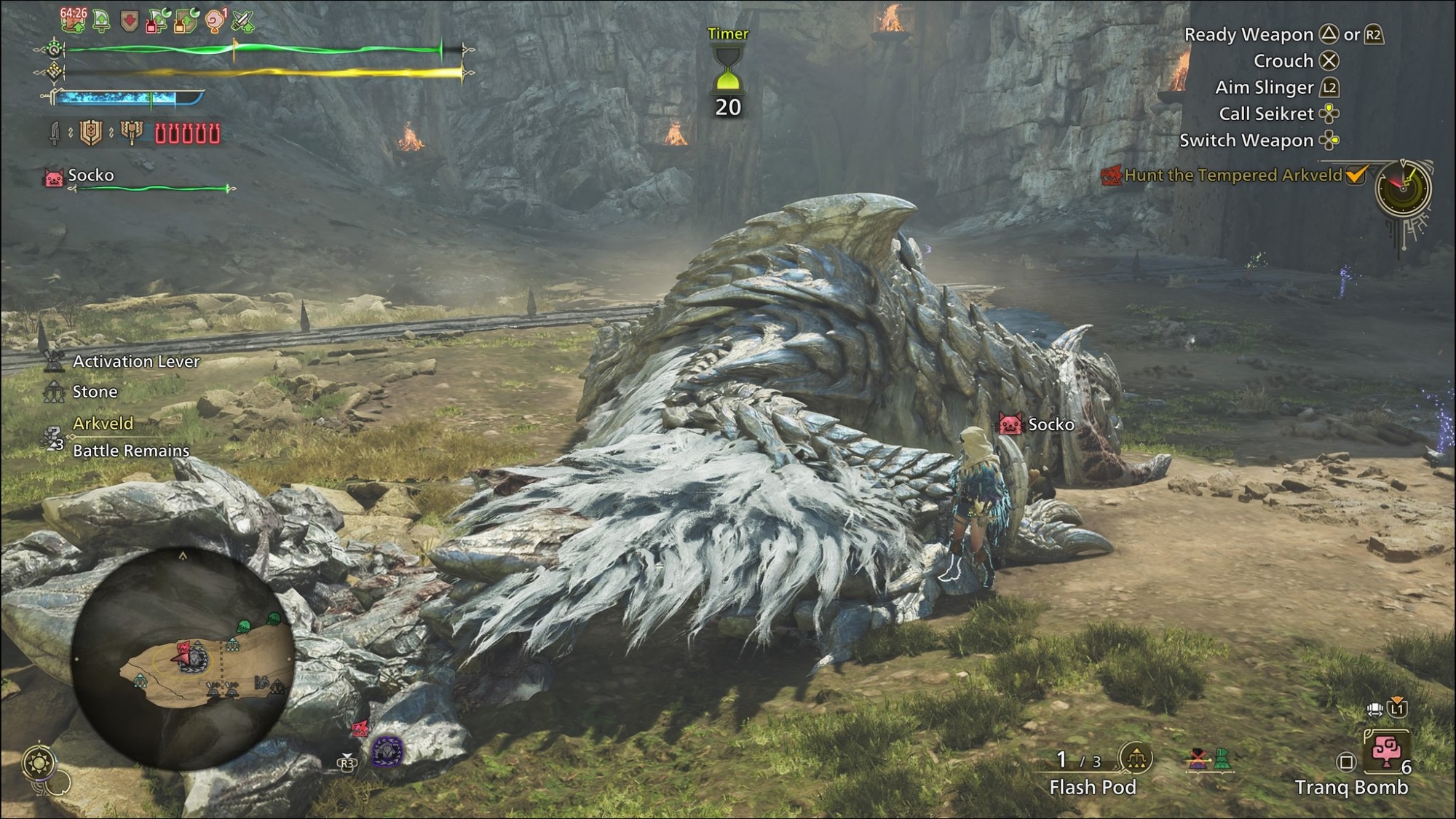Image resolution: width=1456 pixels, height=819 pixels.
Task: Click the Hunt the Tempered Arkveld objective
Action: point(1233,175)
